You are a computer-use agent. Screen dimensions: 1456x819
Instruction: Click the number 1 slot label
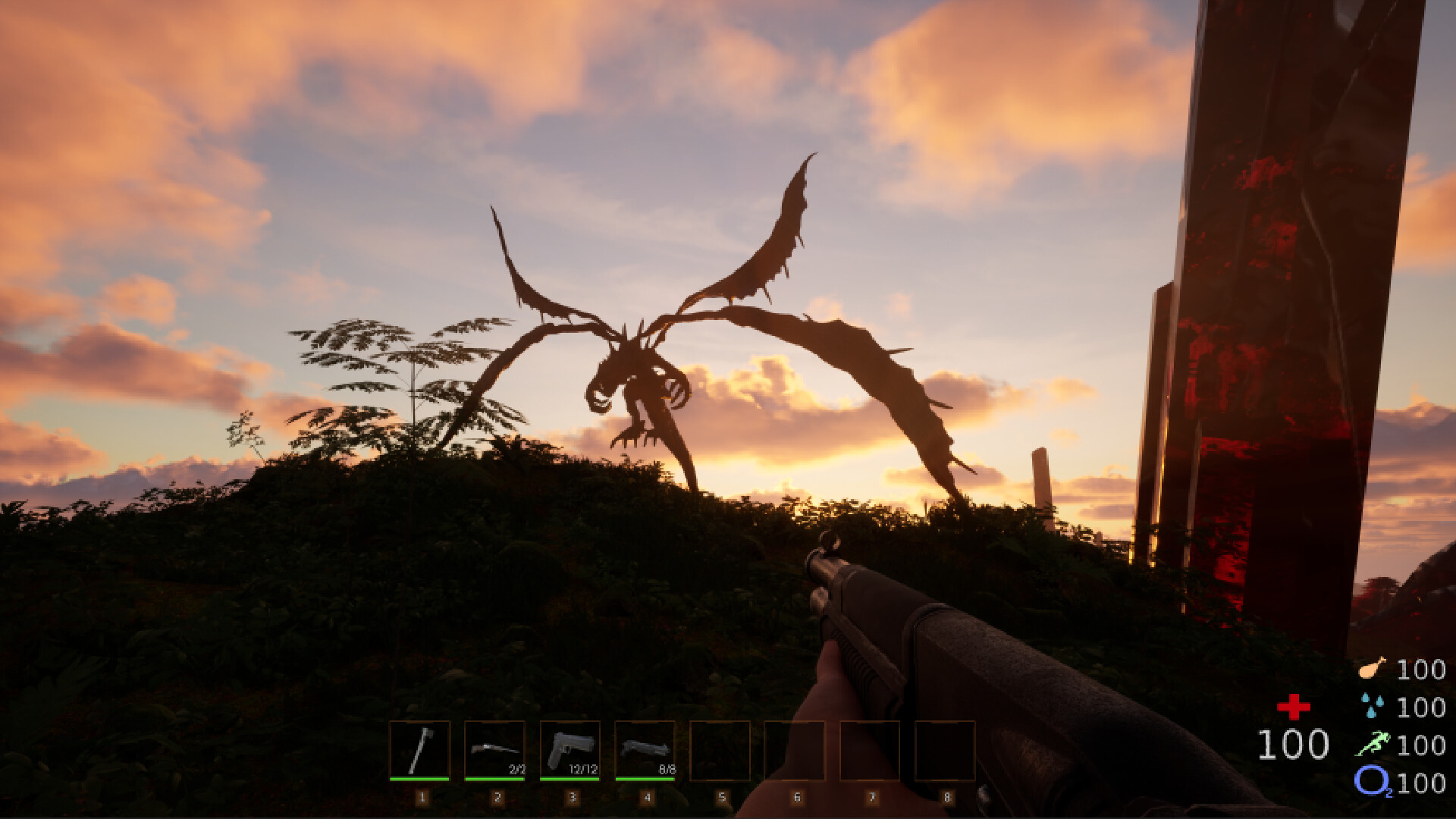coord(422,796)
